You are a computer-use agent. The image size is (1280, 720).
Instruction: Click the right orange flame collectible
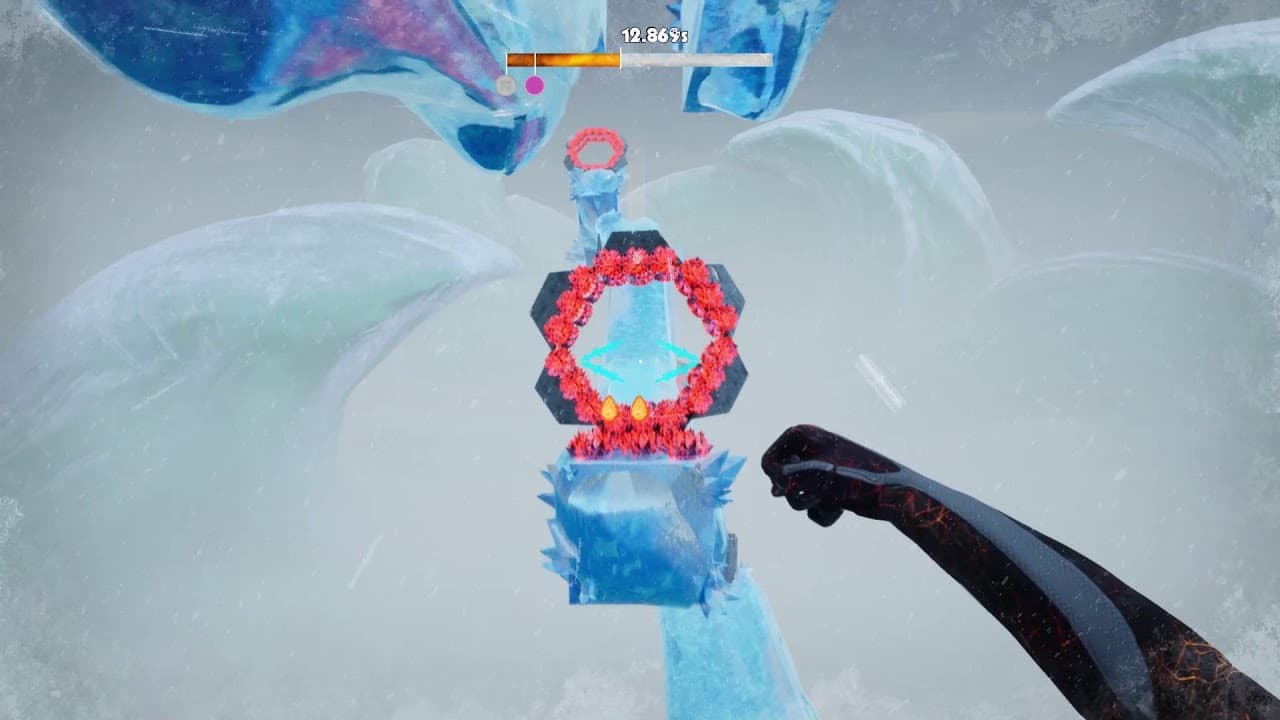click(x=640, y=407)
